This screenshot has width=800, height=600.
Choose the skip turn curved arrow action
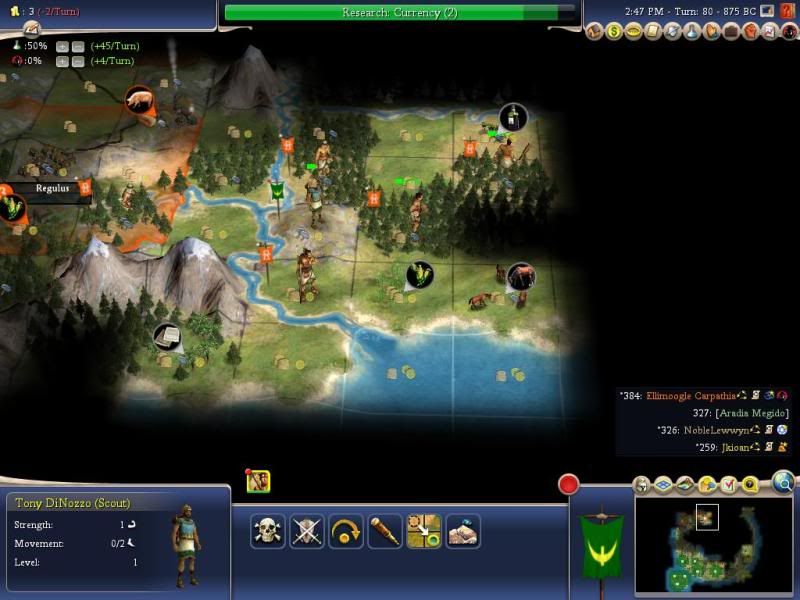346,531
